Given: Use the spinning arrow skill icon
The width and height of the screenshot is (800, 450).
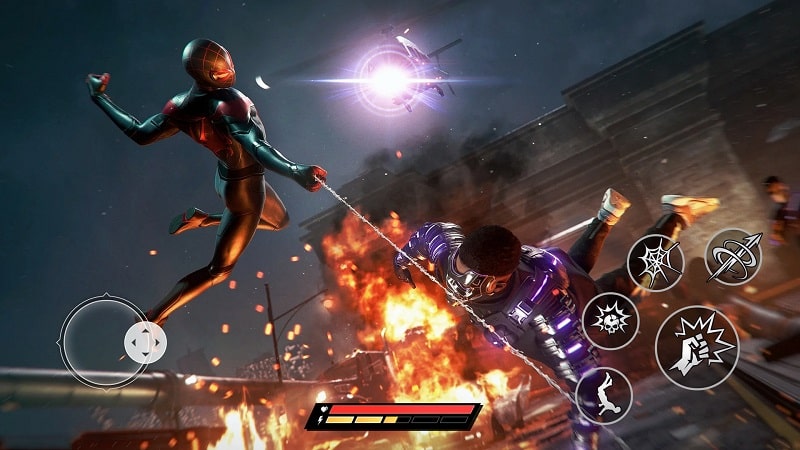Looking at the screenshot, I should coord(733,257).
